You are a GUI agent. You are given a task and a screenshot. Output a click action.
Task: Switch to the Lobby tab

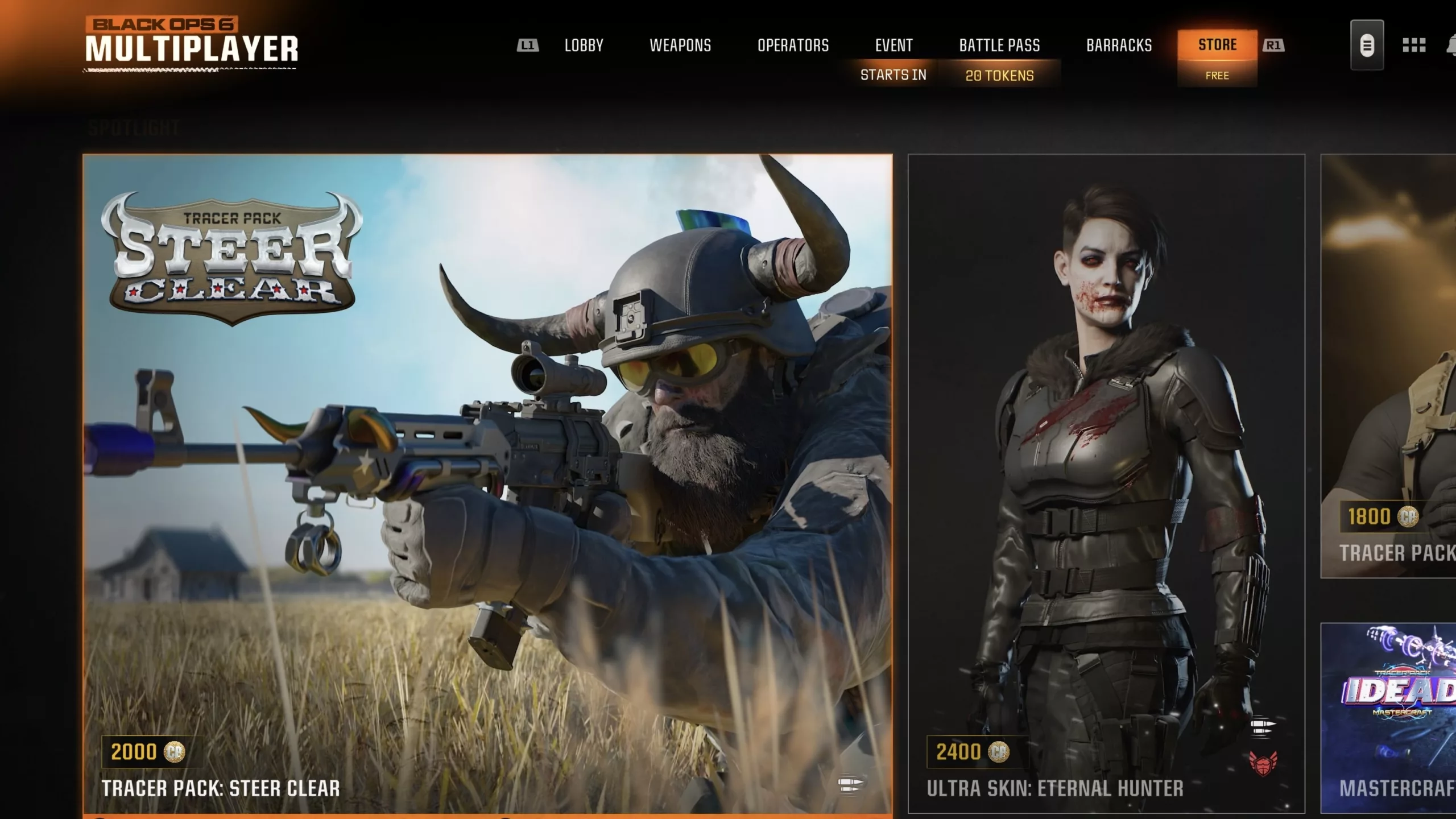(584, 45)
